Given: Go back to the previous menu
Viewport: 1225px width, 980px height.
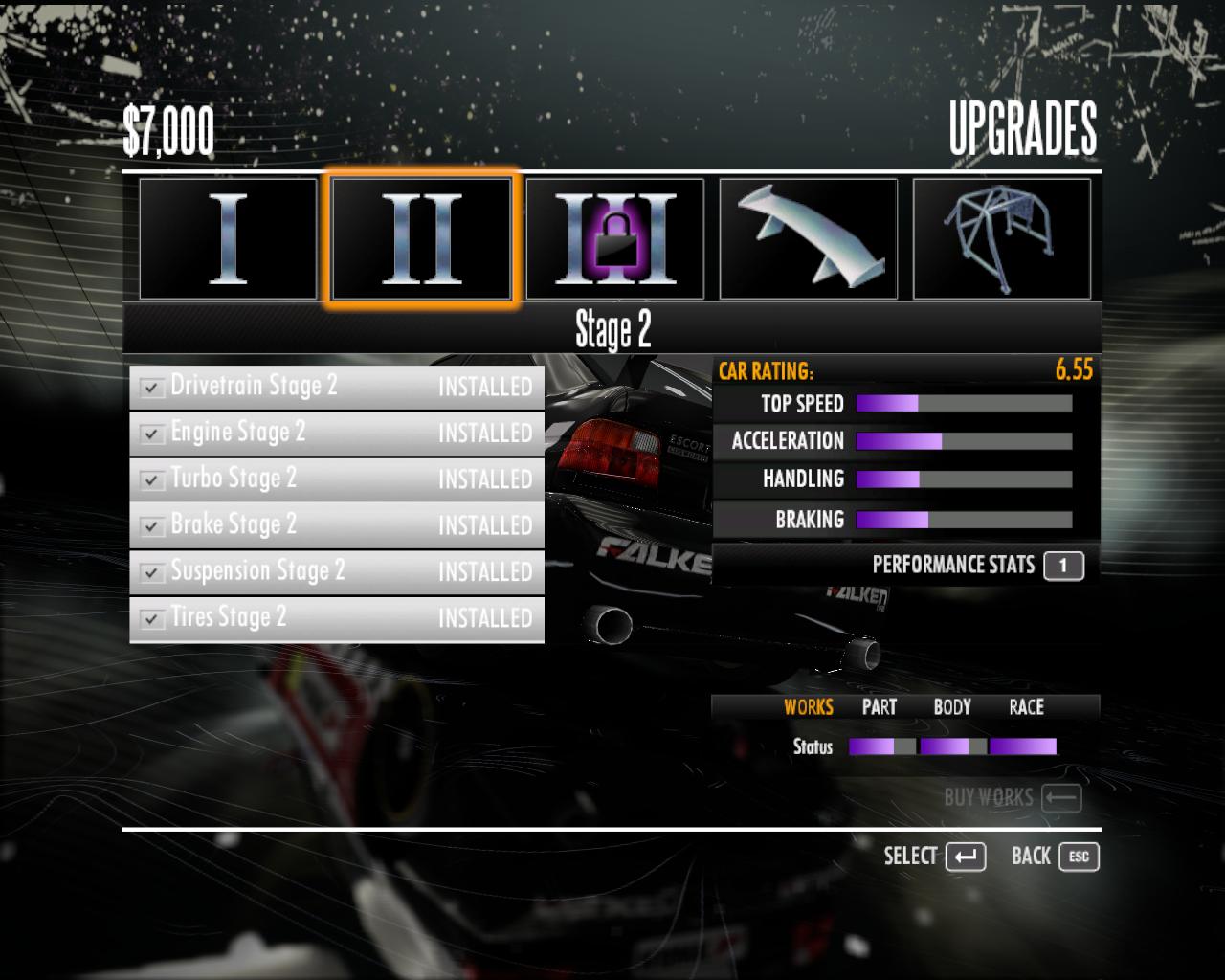Looking at the screenshot, I should pos(1054,857).
